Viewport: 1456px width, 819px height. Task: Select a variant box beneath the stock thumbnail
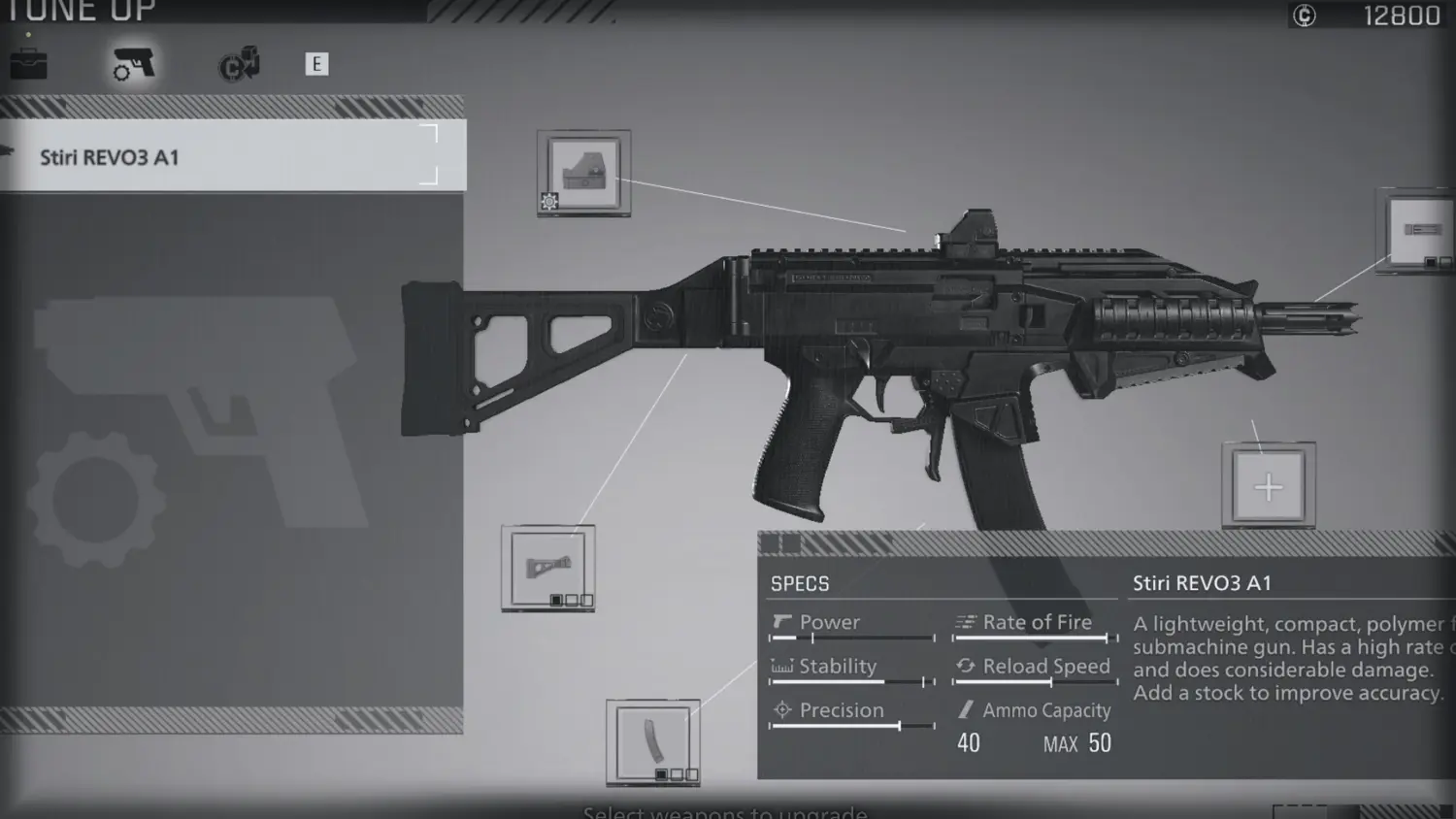click(556, 600)
